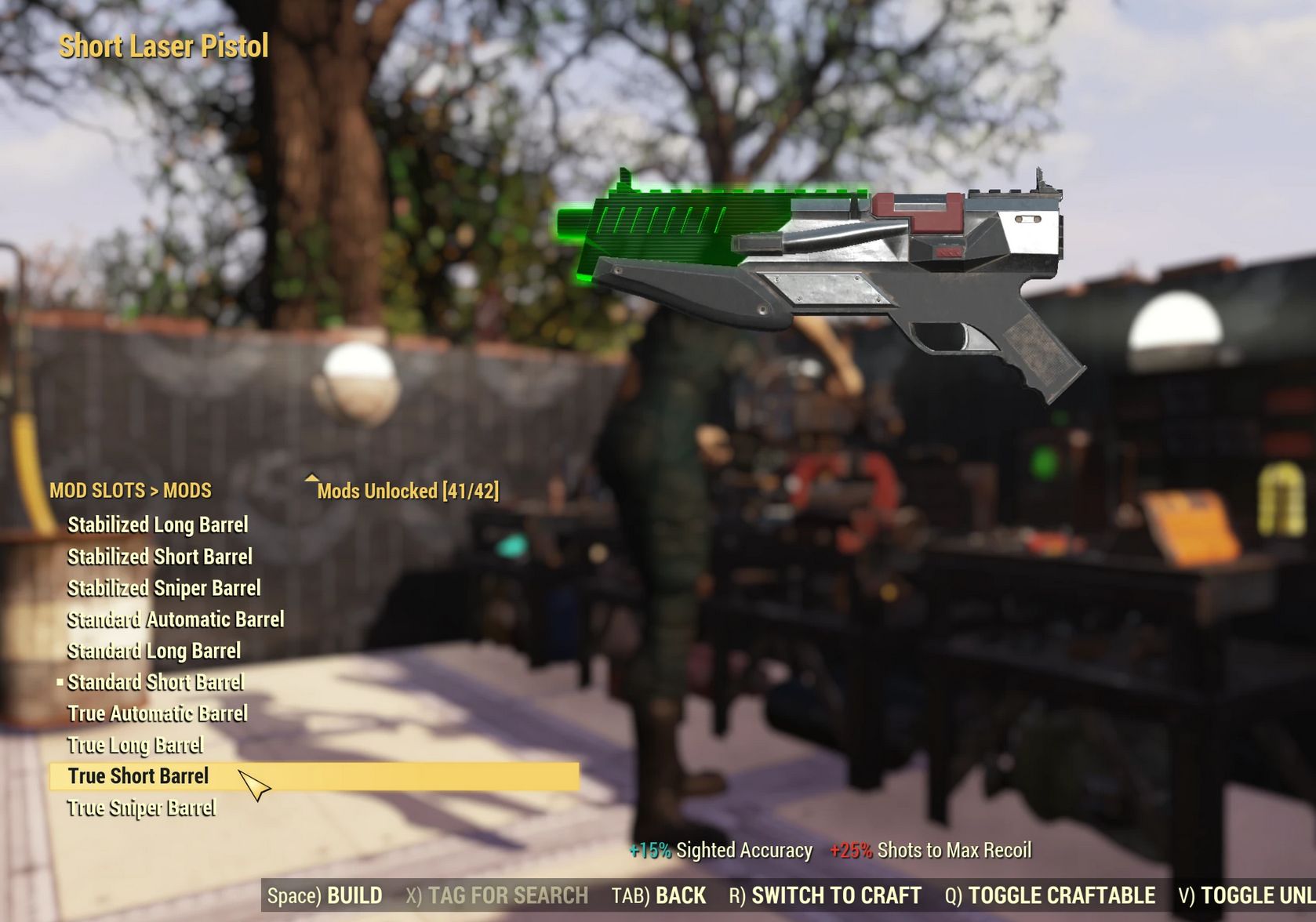The image size is (1316, 922).
Task: Activate TAG FOR SEARCH option
Action: pos(496,895)
